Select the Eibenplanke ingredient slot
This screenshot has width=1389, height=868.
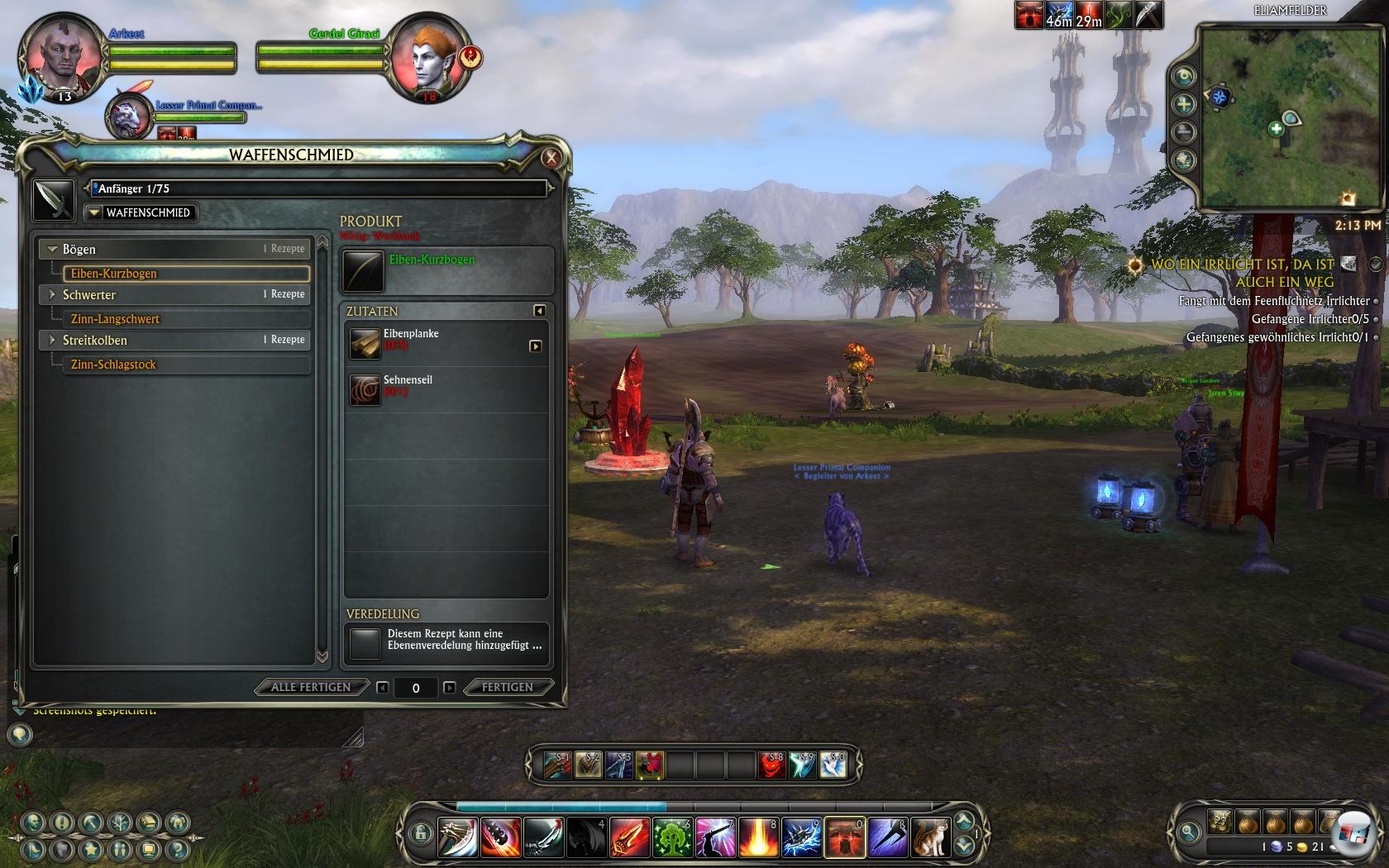pyautogui.click(x=365, y=344)
